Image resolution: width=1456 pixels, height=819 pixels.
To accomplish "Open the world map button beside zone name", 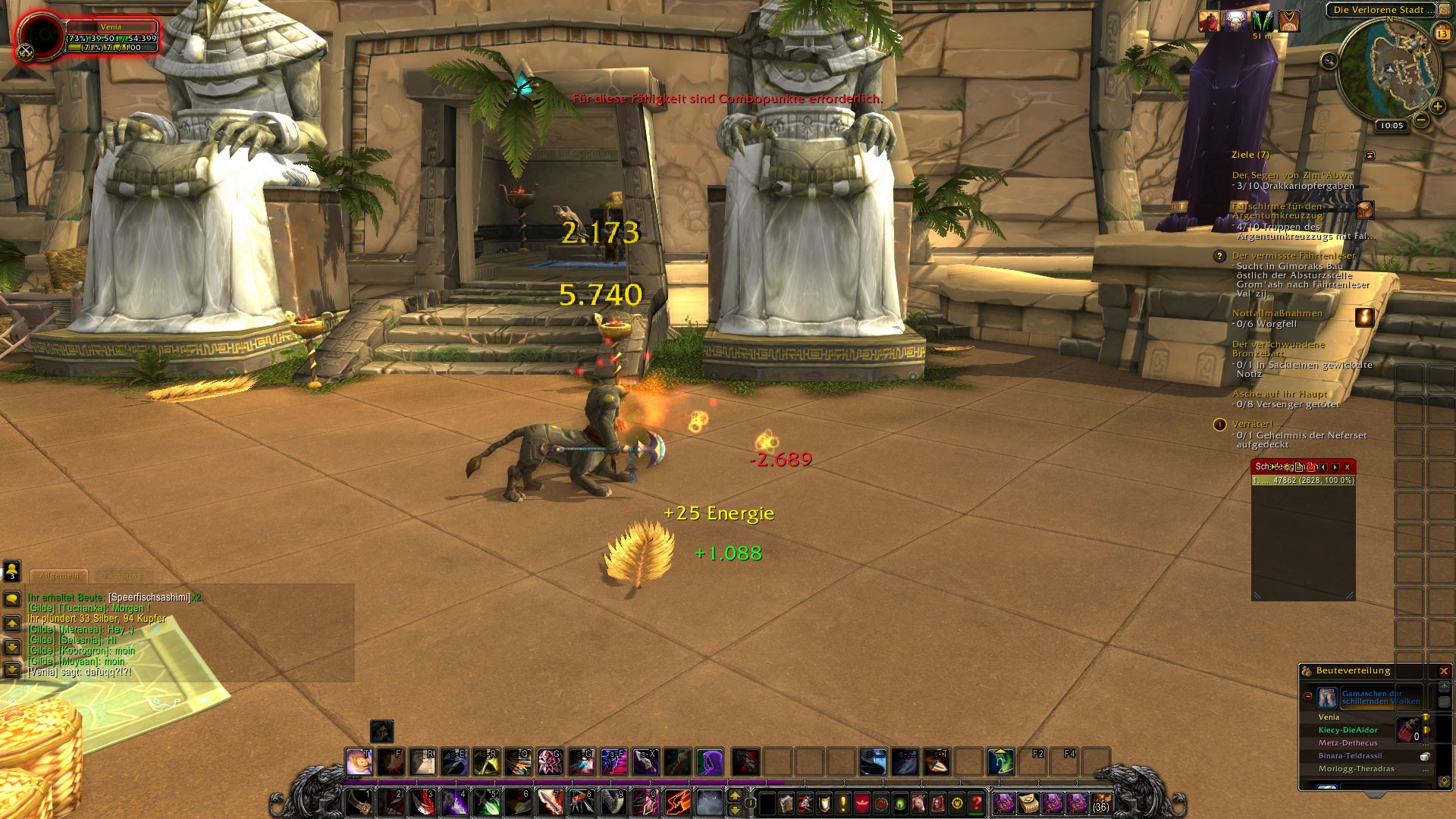I will (1445, 10).
